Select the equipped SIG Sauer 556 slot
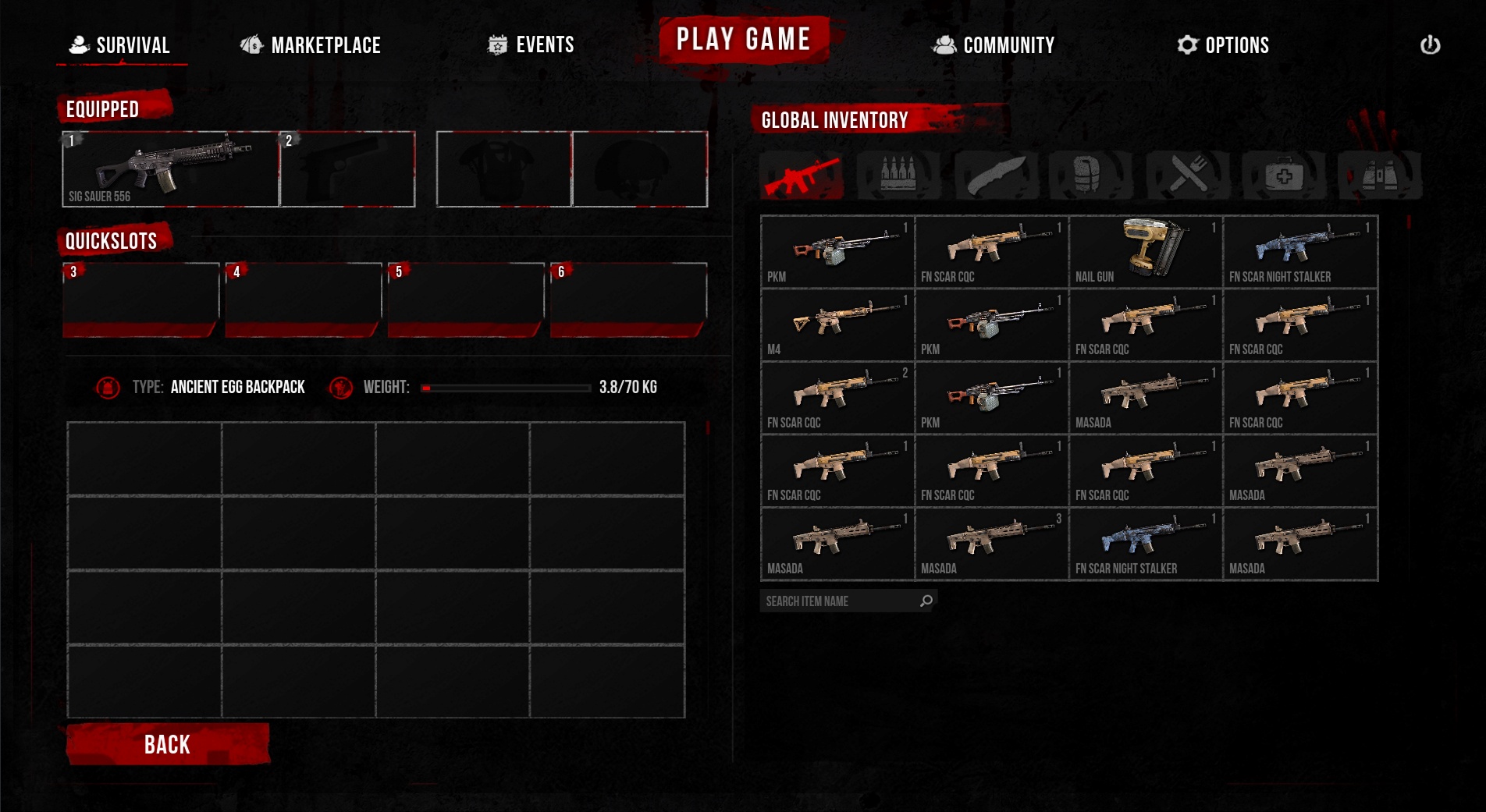This screenshot has width=1486, height=812. pos(170,169)
